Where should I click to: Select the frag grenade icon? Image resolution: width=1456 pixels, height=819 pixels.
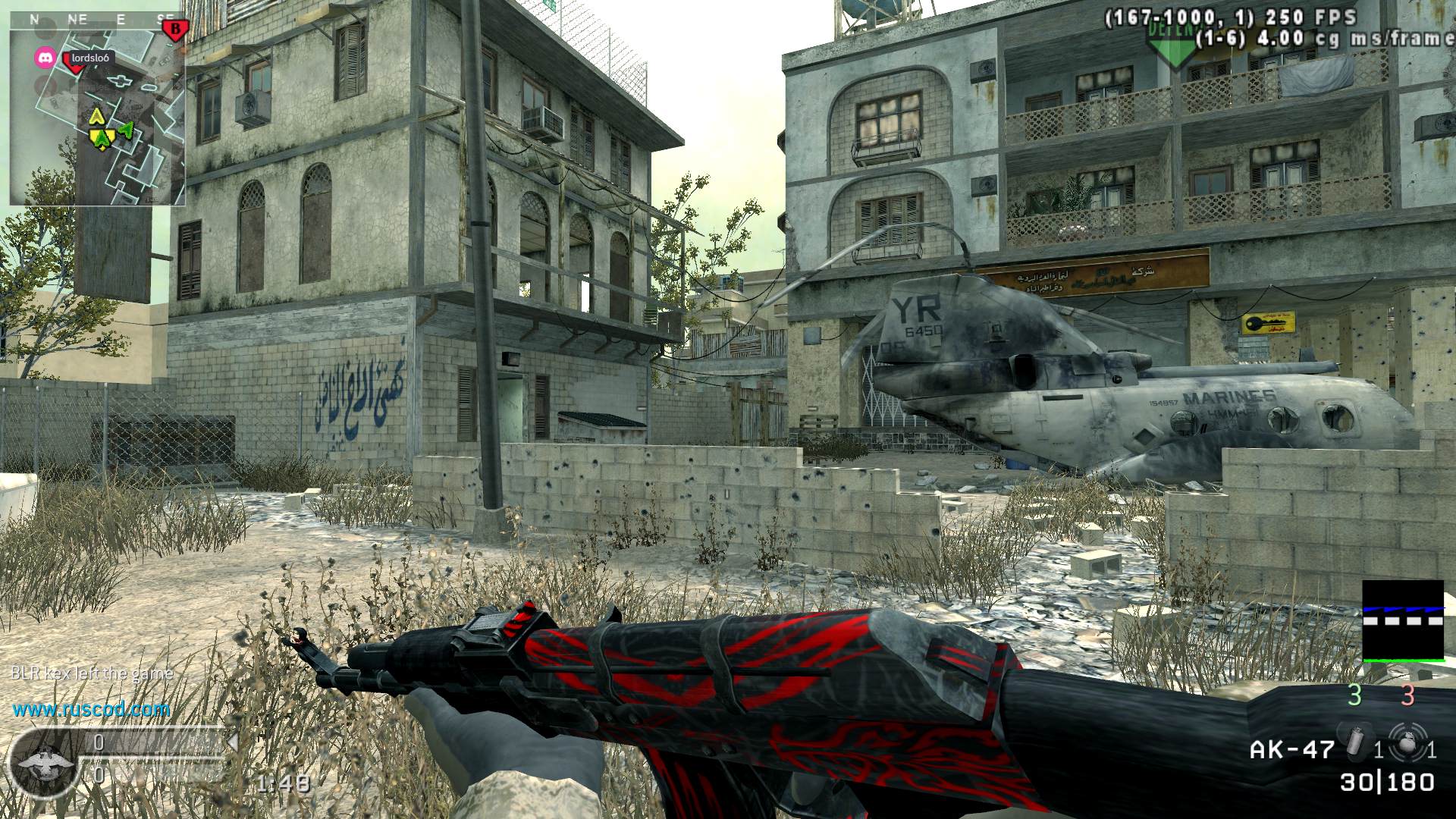point(1409,741)
